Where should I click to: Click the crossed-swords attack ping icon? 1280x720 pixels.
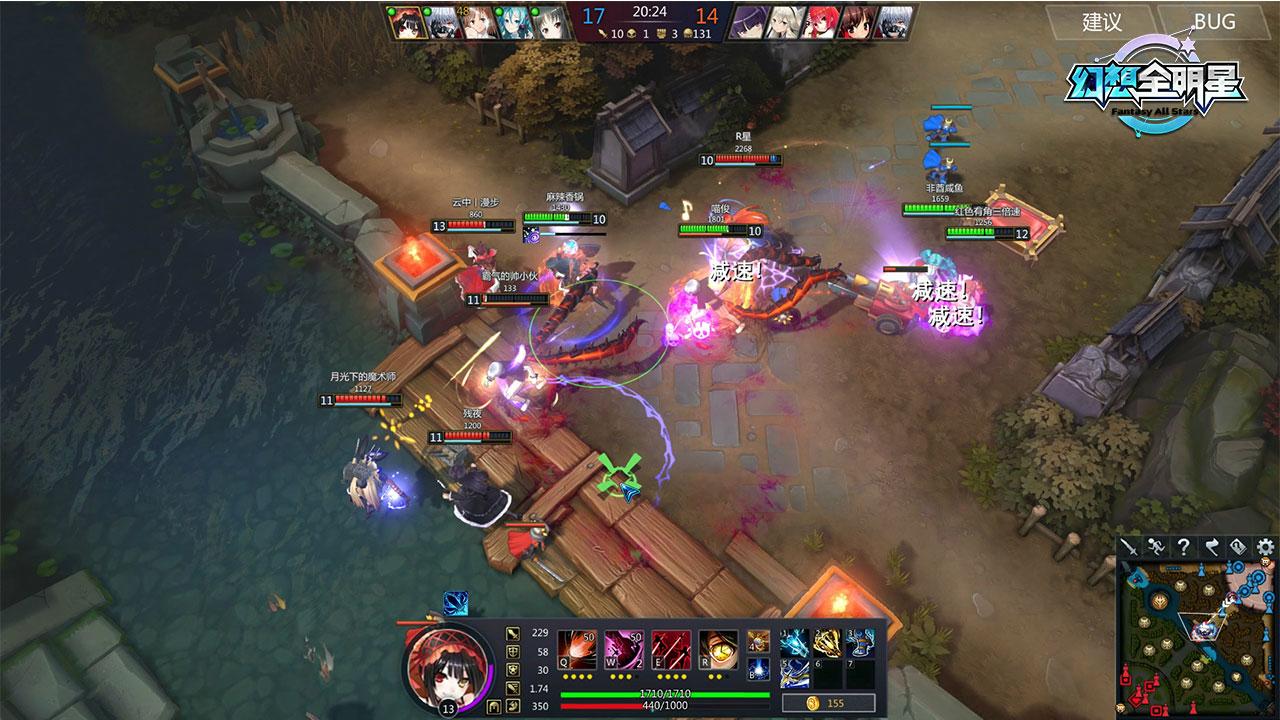point(1131,546)
